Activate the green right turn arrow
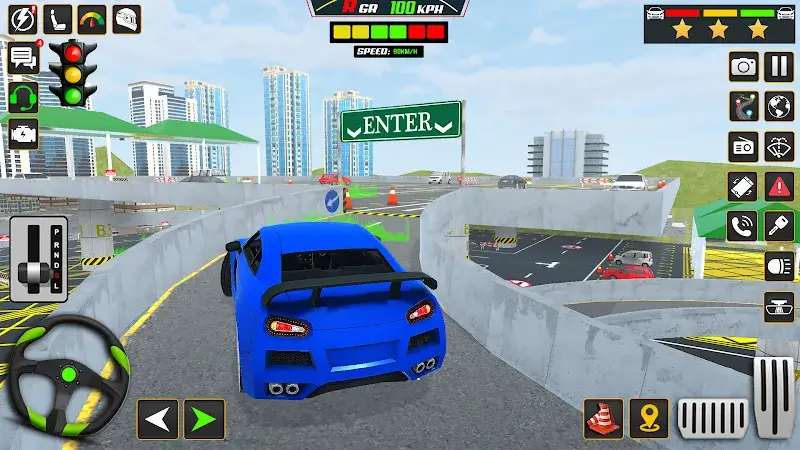Screen dimensions: 800x450 click(x=204, y=418)
